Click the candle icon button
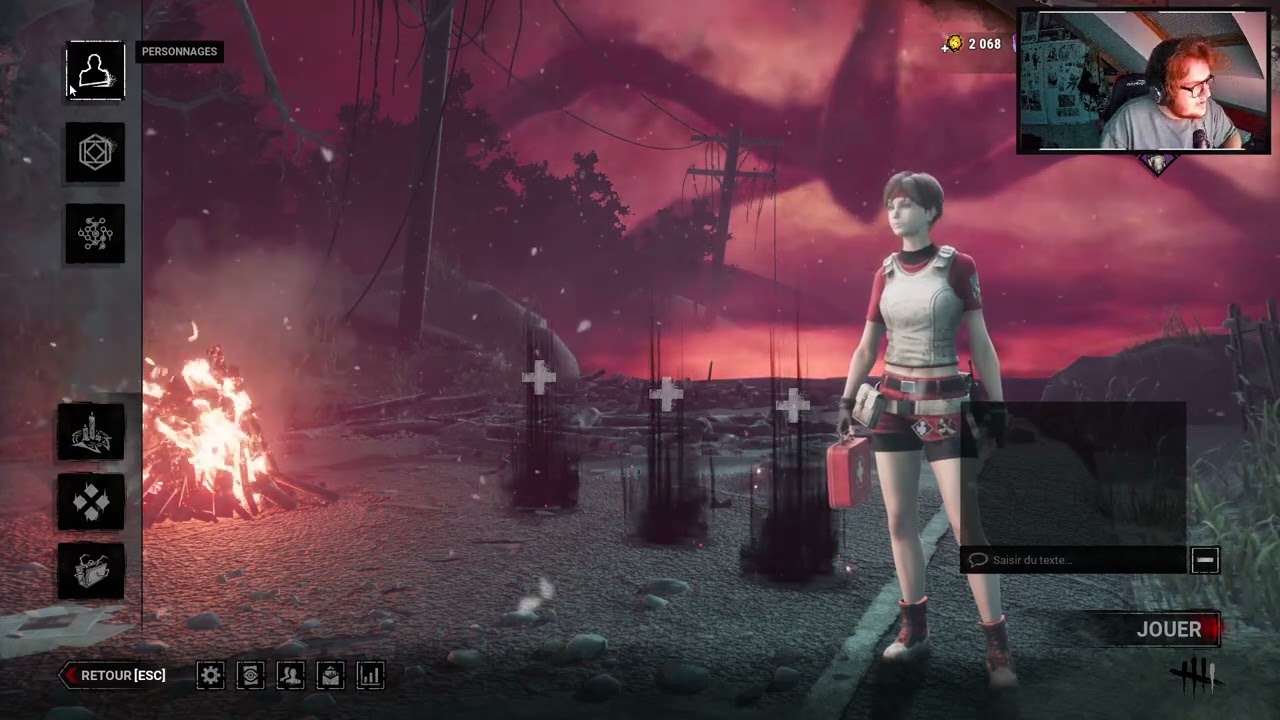The width and height of the screenshot is (1280, 720). coord(91,432)
